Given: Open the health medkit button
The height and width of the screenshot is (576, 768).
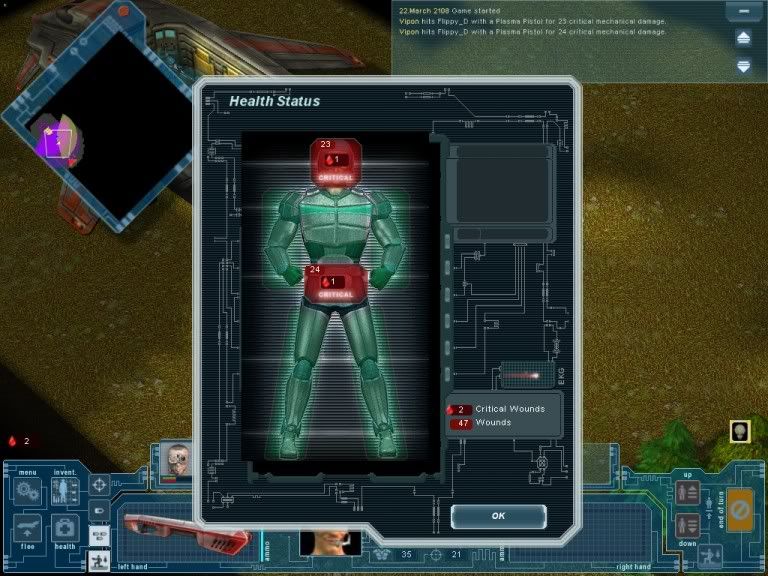Looking at the screenshot, I should 65,528.
